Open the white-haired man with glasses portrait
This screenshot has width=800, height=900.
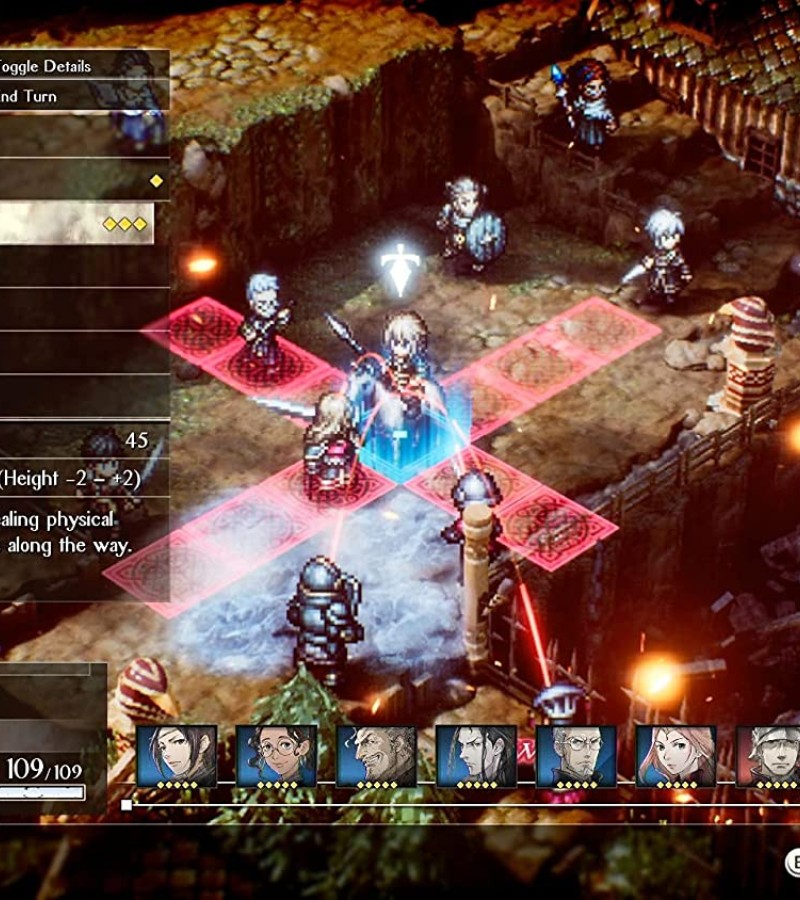pos(576,757)
